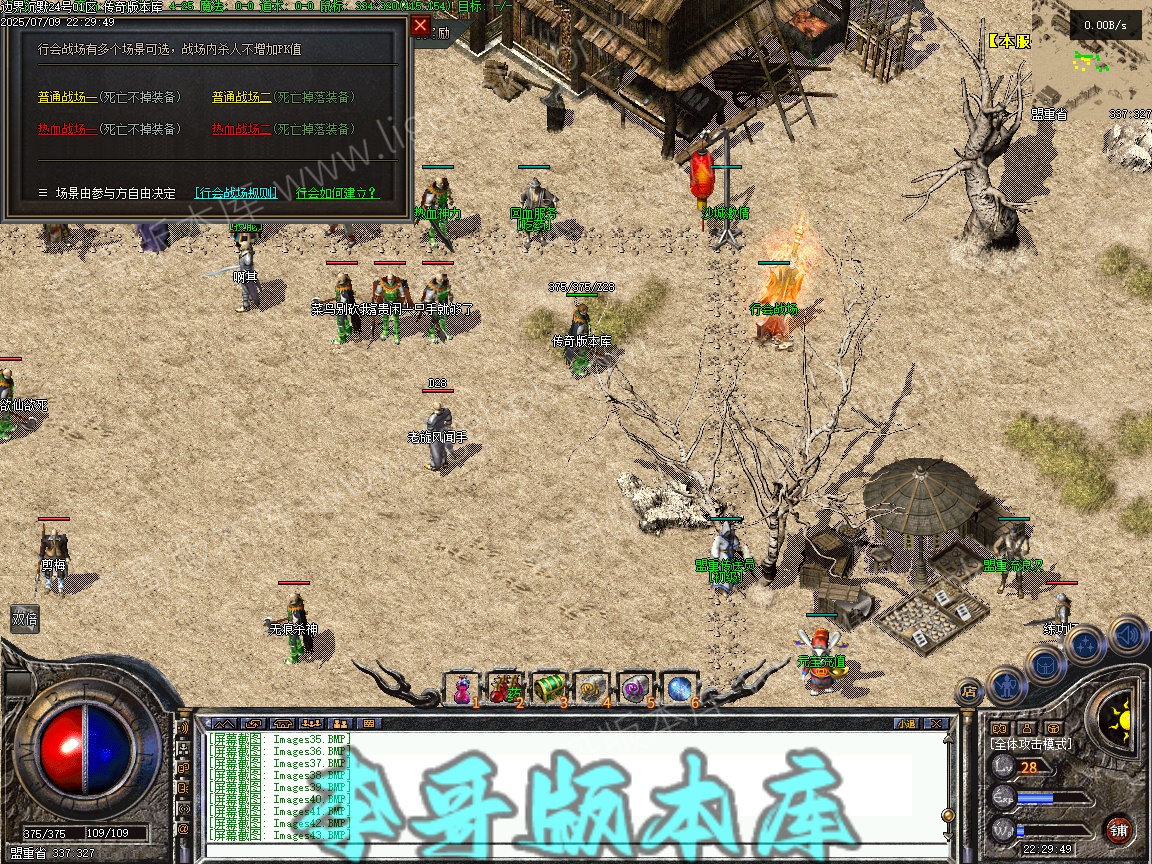Use the purple scroll in hotbar slot 5
1152x864 pixels.
[635, 687]
